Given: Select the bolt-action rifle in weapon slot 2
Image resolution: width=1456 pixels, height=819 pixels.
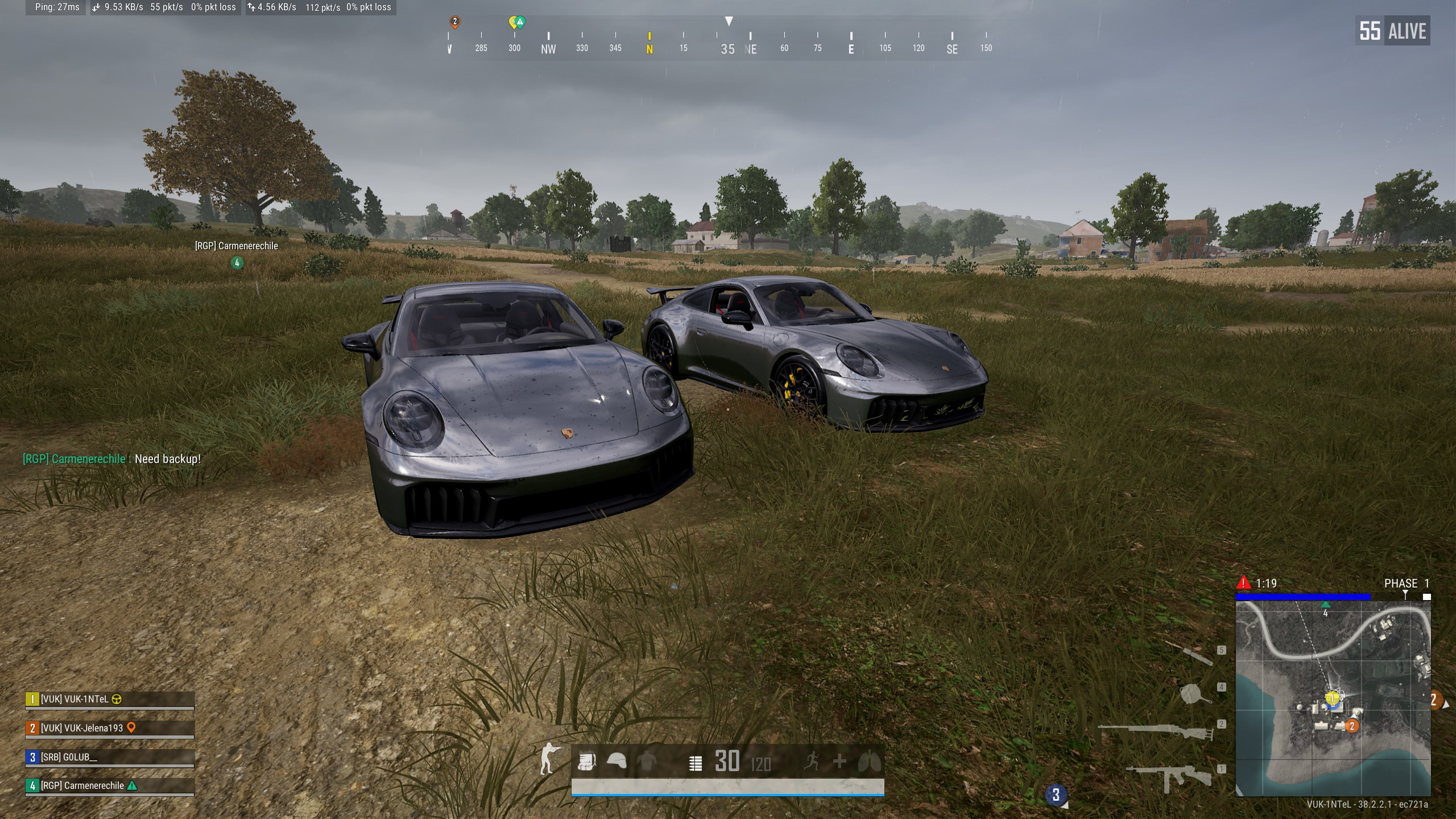Looking at the screenshot, I should (1155, 731).
